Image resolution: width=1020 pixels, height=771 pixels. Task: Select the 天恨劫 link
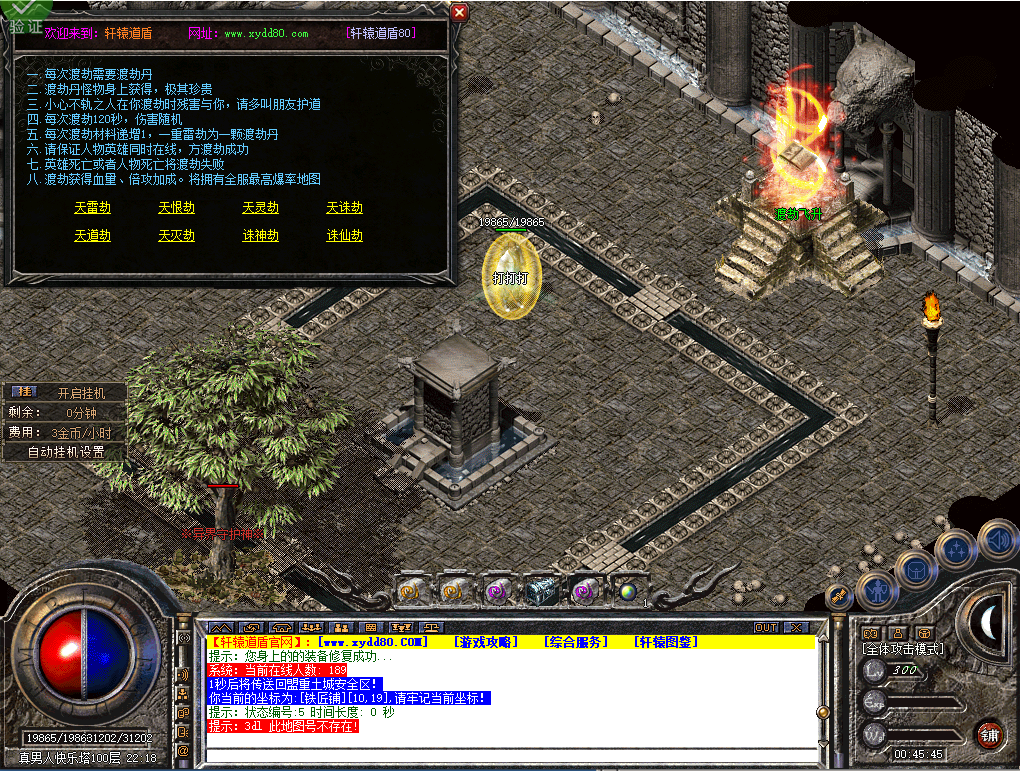pyautogui.click(x=176, y=208)
